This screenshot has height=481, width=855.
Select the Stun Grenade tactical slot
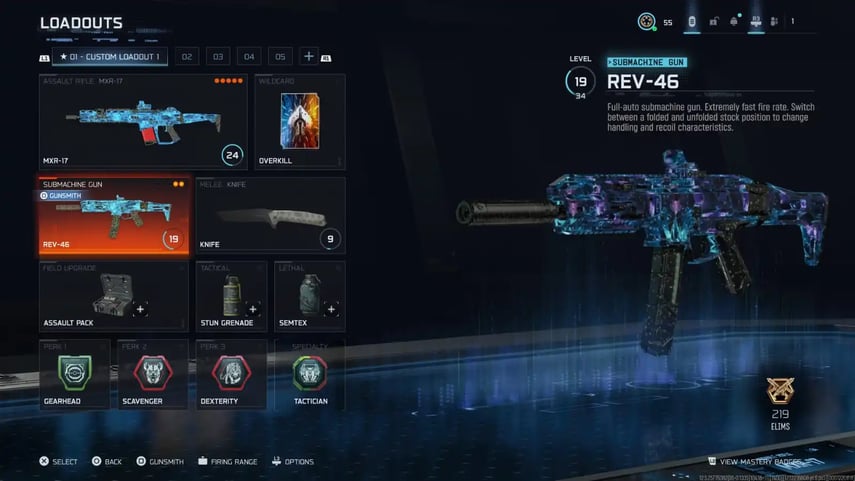231,296
